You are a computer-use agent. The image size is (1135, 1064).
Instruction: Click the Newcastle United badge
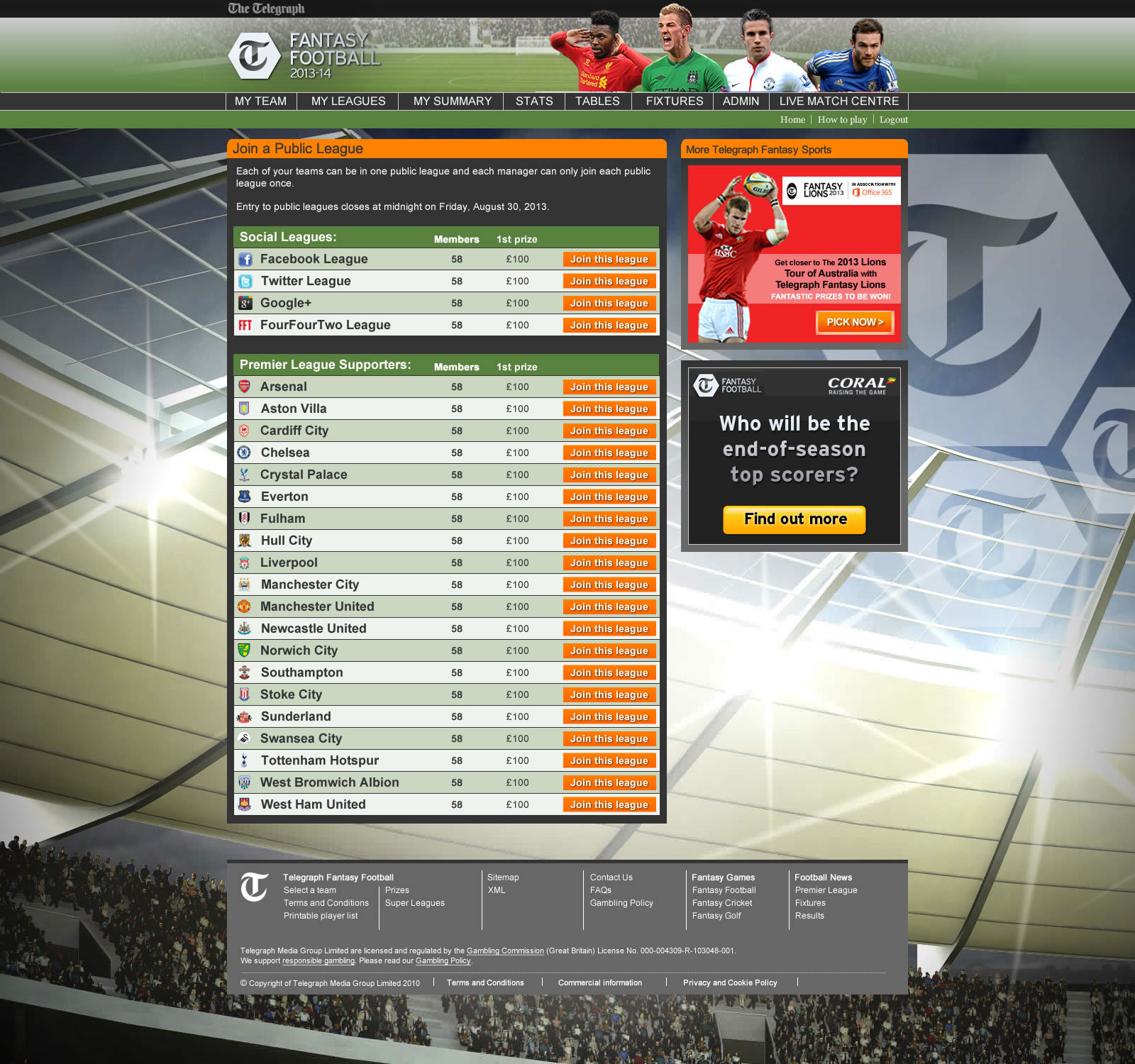245,628
